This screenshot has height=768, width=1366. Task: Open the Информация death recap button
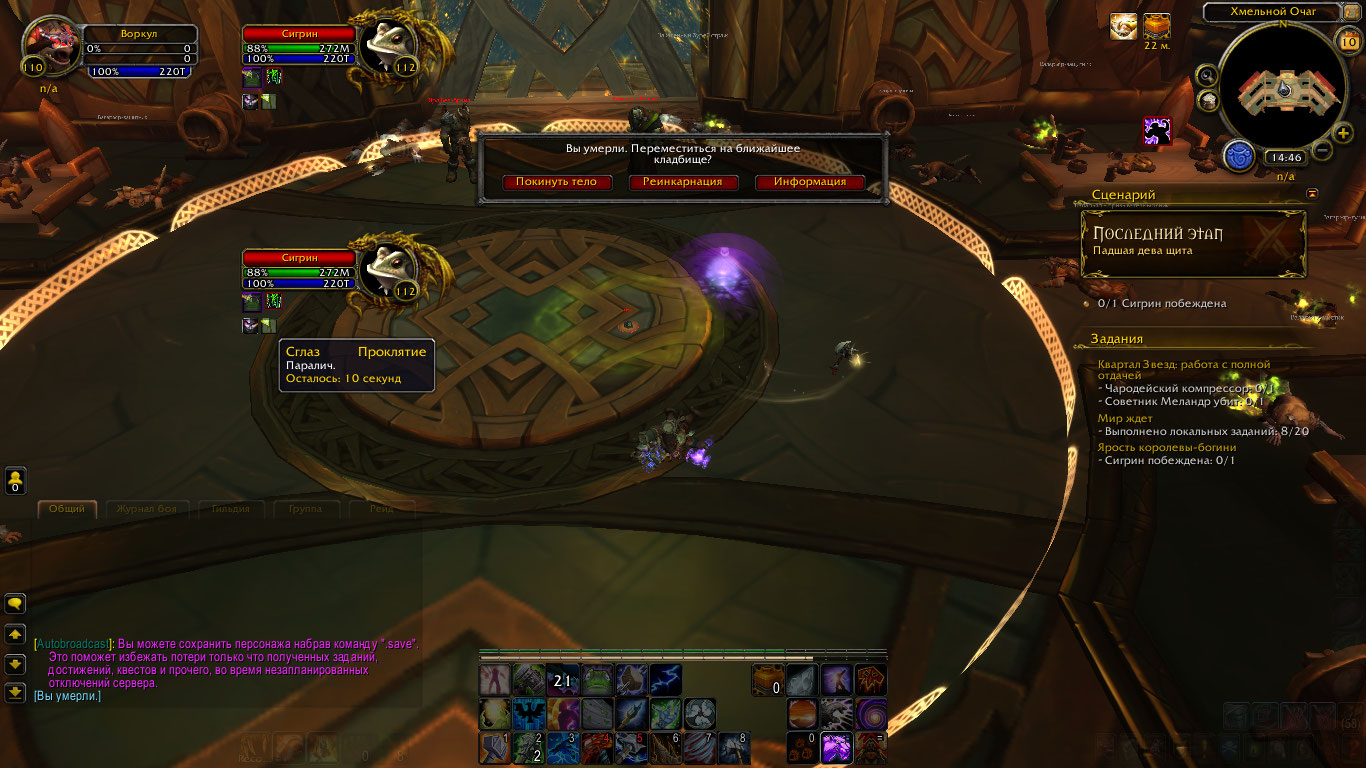809,182
